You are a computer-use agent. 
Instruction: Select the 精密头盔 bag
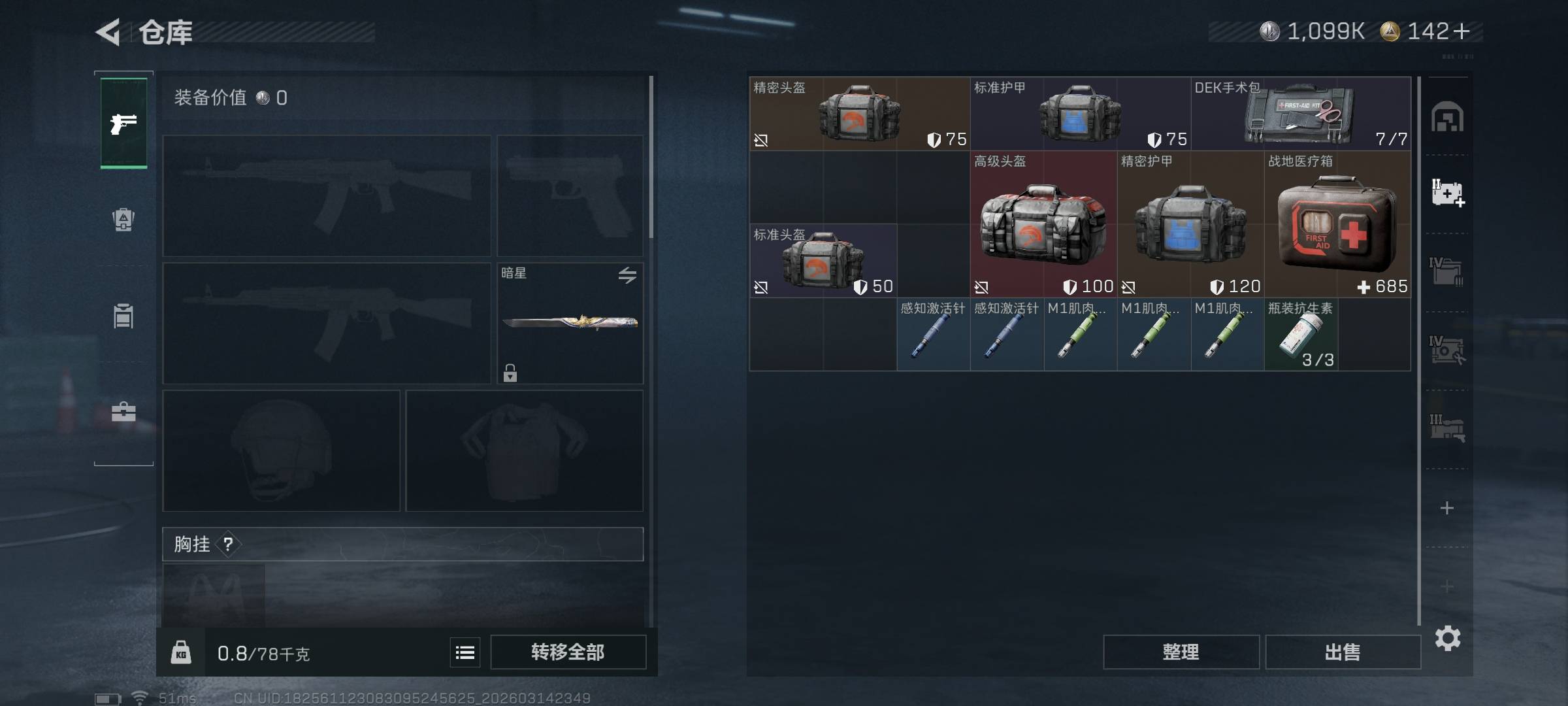(859, 114)
